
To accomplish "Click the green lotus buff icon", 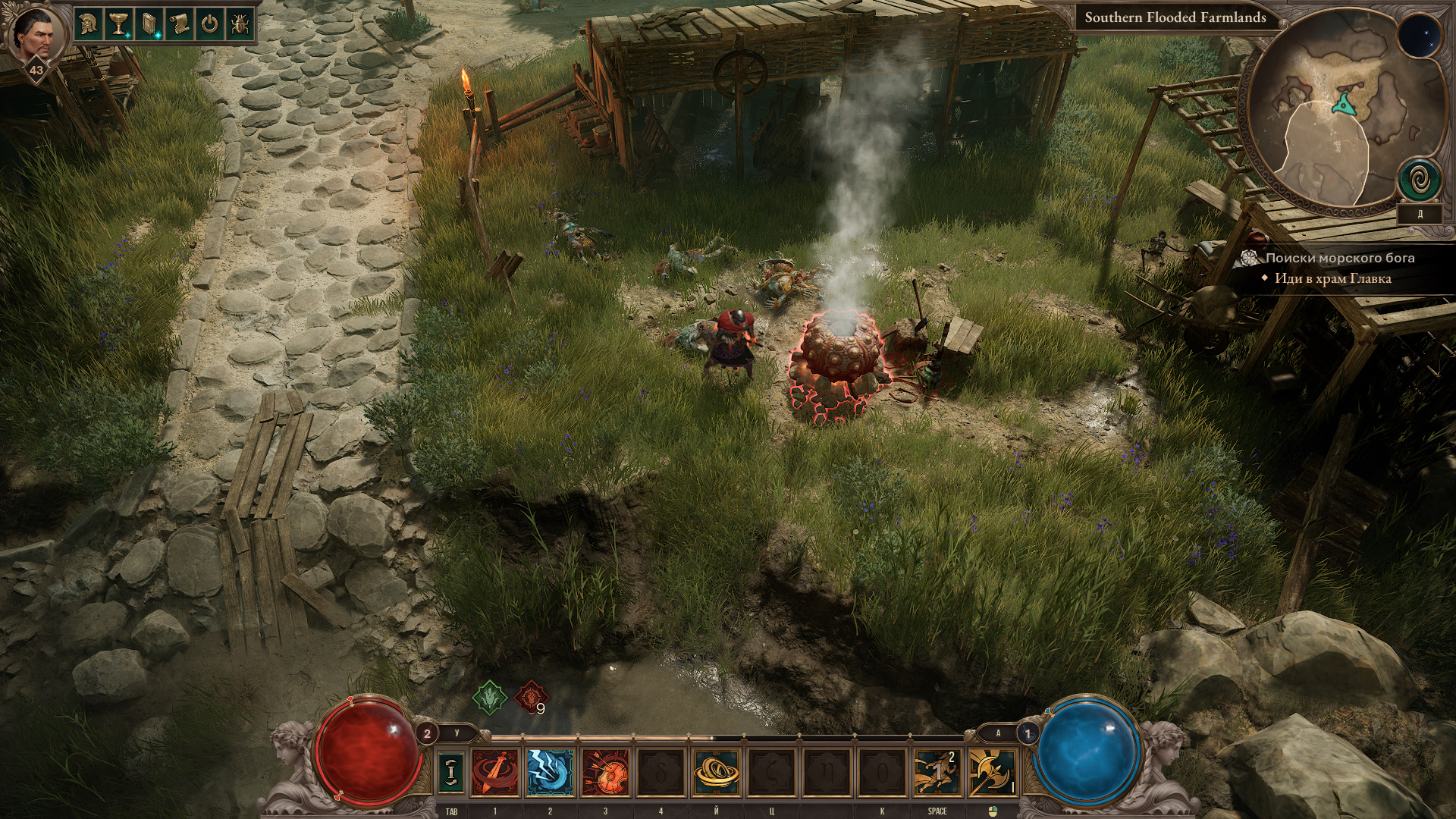I will click(x=490, y=698).
